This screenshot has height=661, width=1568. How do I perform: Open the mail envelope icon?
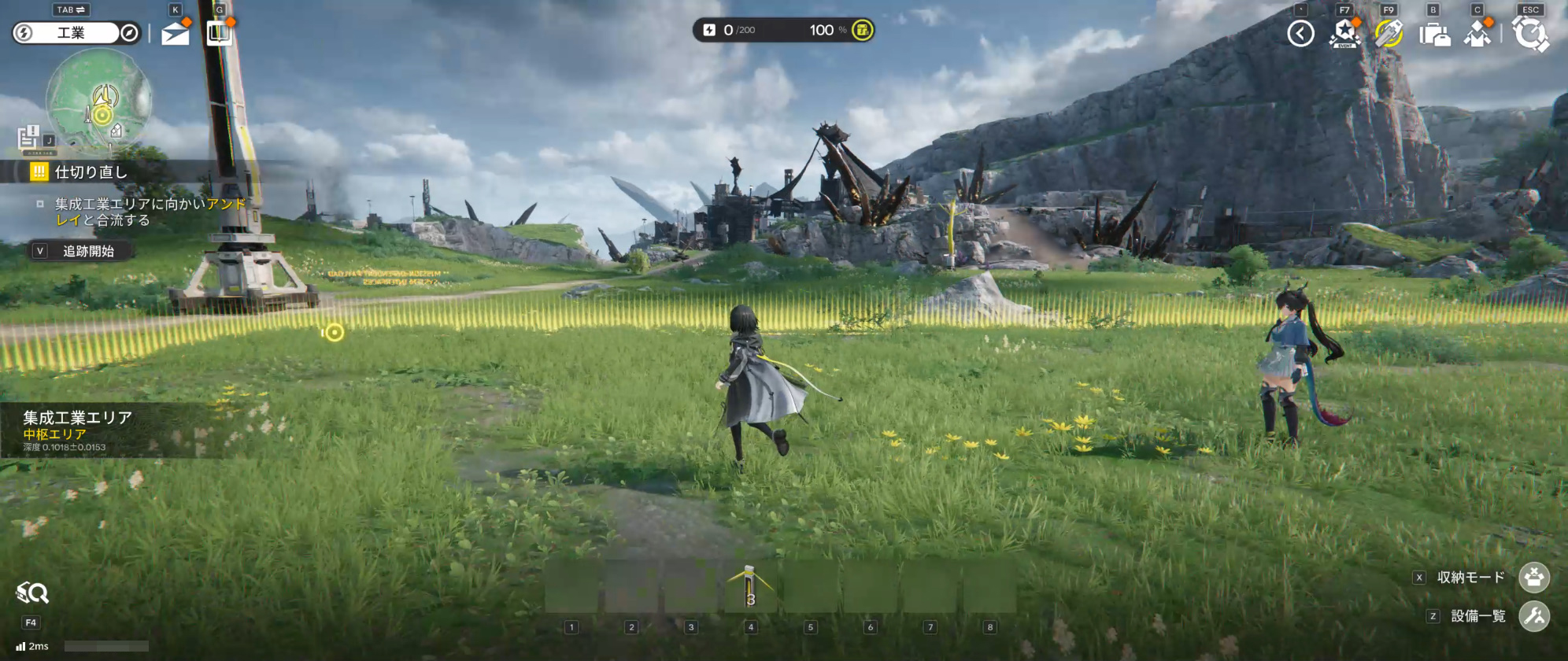tap(175, 33)
